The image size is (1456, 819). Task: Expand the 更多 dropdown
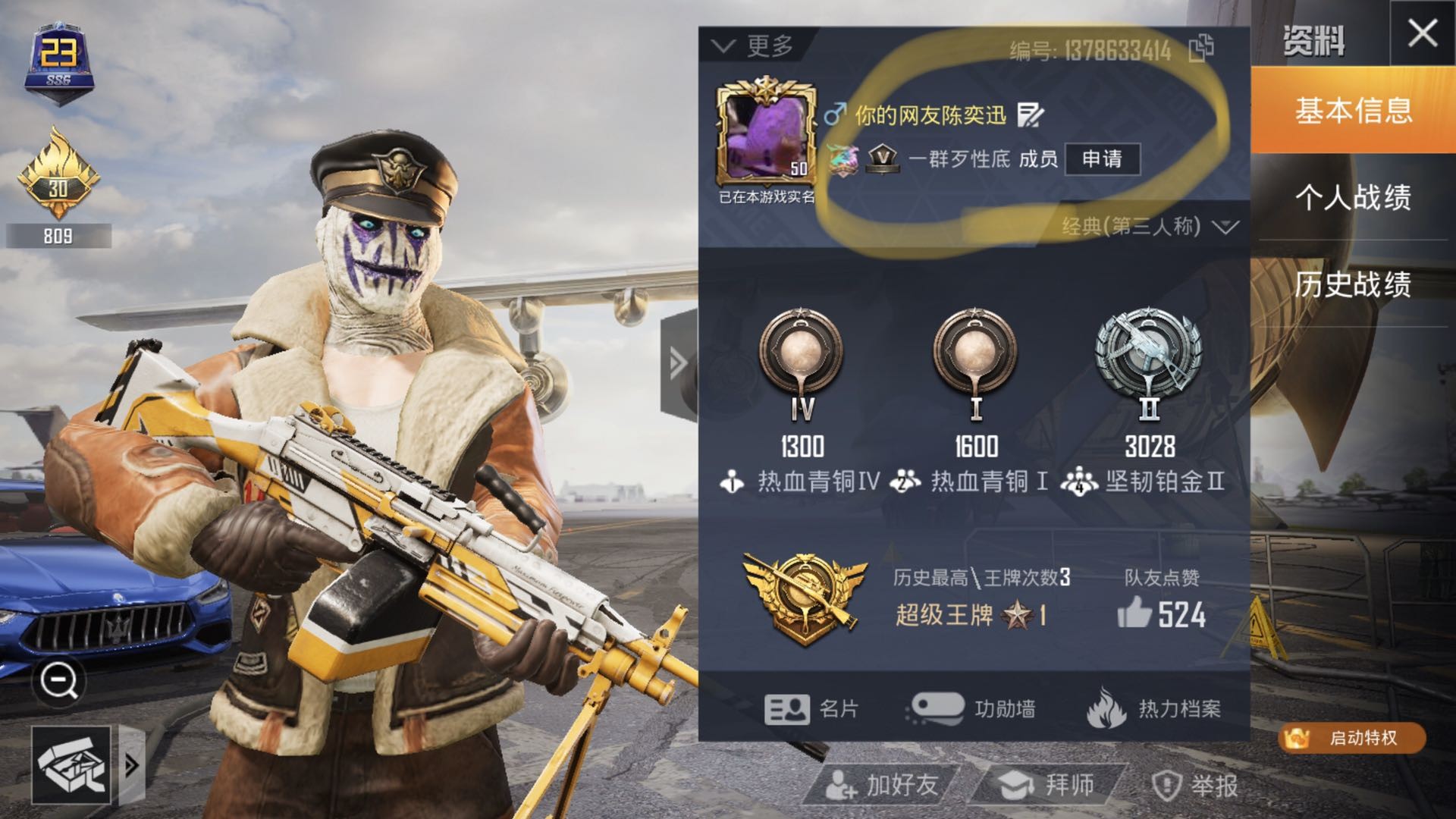click(755, 46)
